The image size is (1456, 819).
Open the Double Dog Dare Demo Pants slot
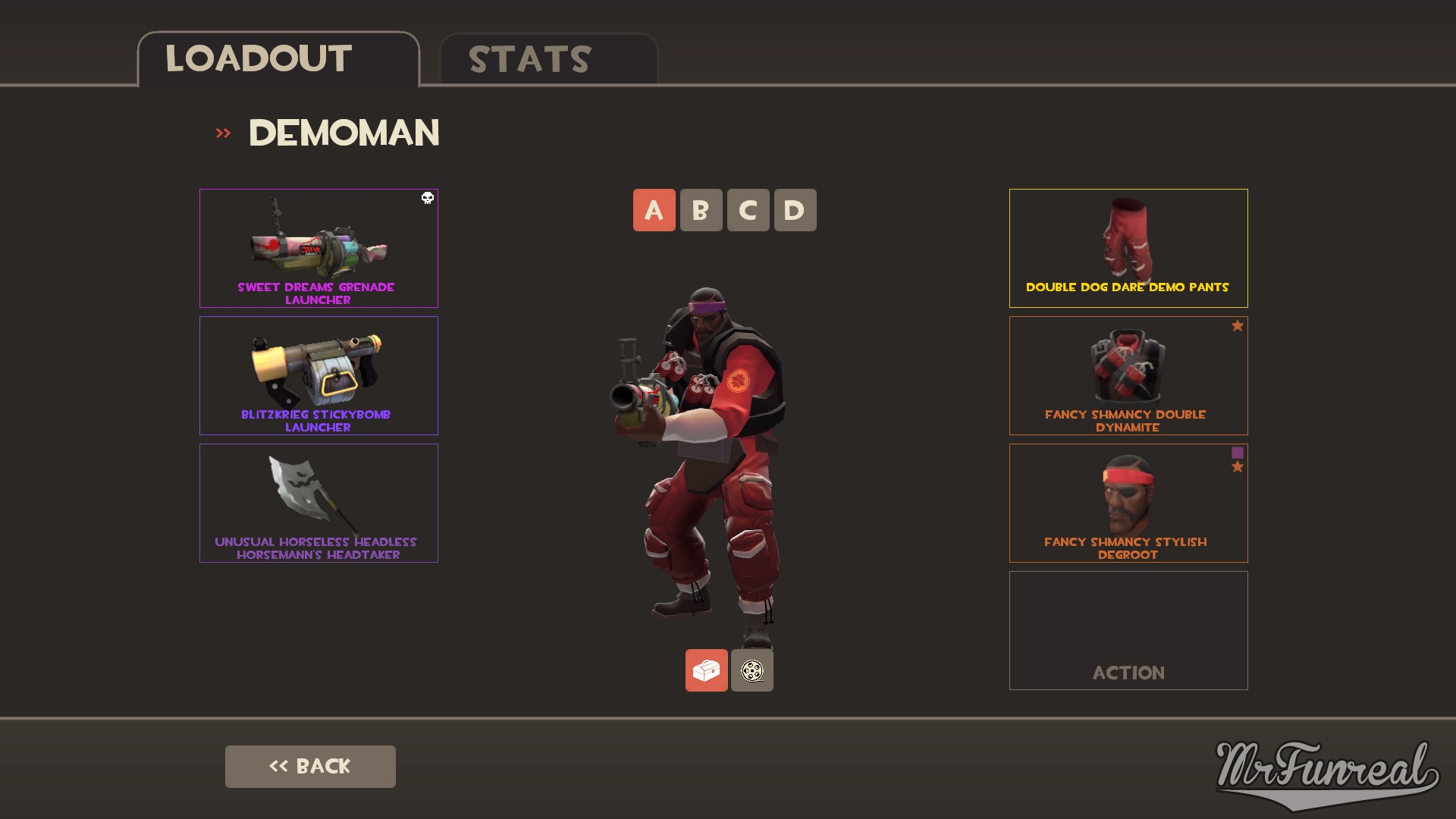(1128, 247)
